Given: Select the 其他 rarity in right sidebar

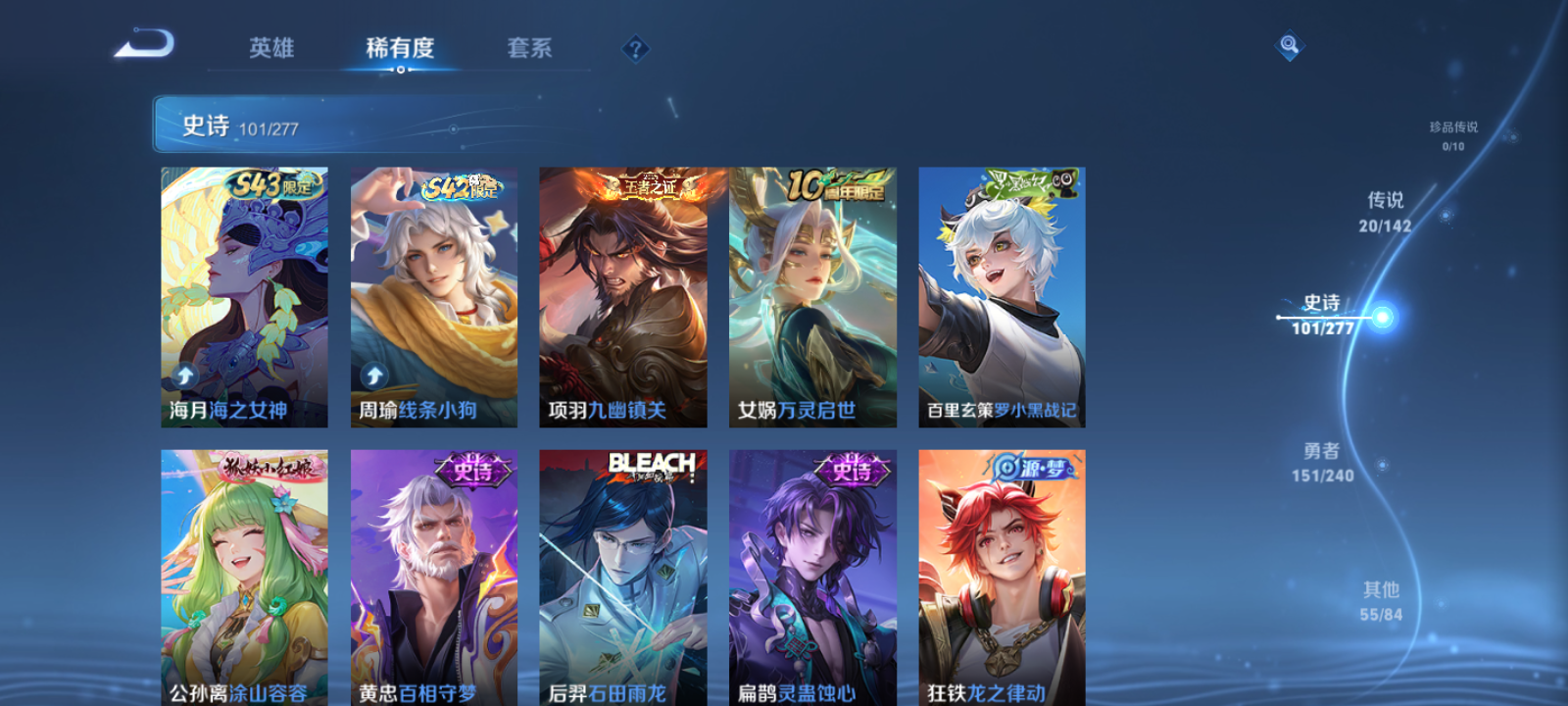Looking at the screenshot, I should pos(1381,601).
